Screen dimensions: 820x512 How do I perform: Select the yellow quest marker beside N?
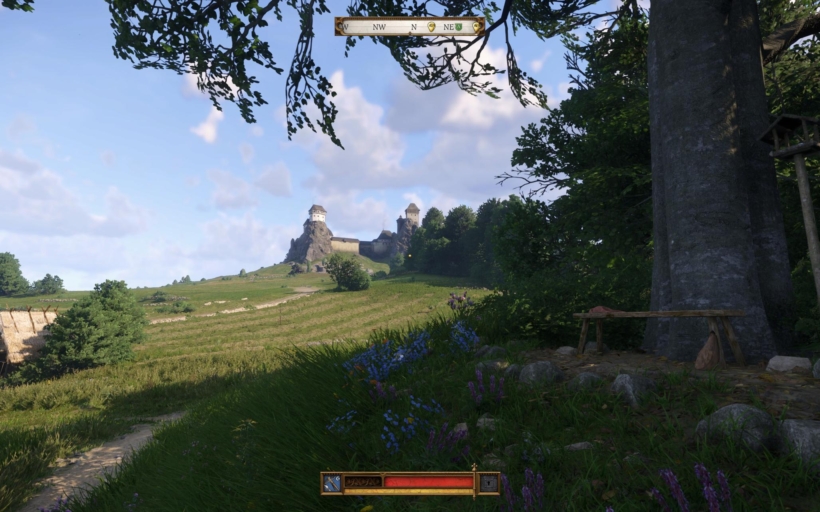point(432,27)
